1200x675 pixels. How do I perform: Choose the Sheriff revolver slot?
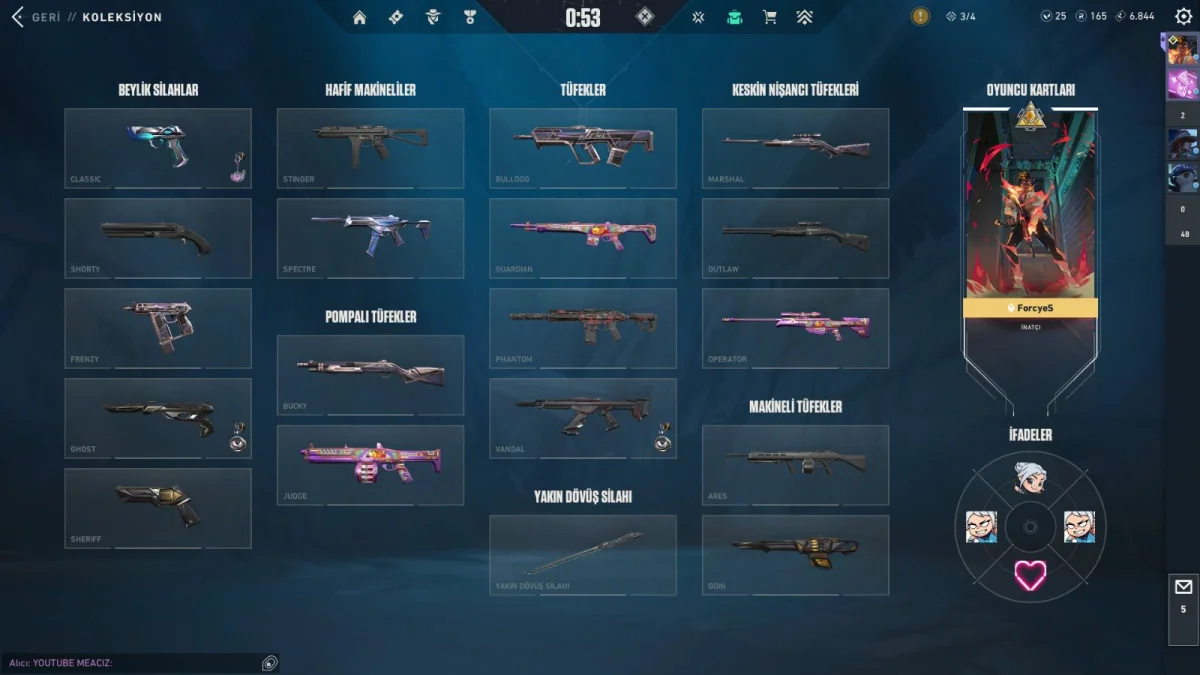coord(157,508)
